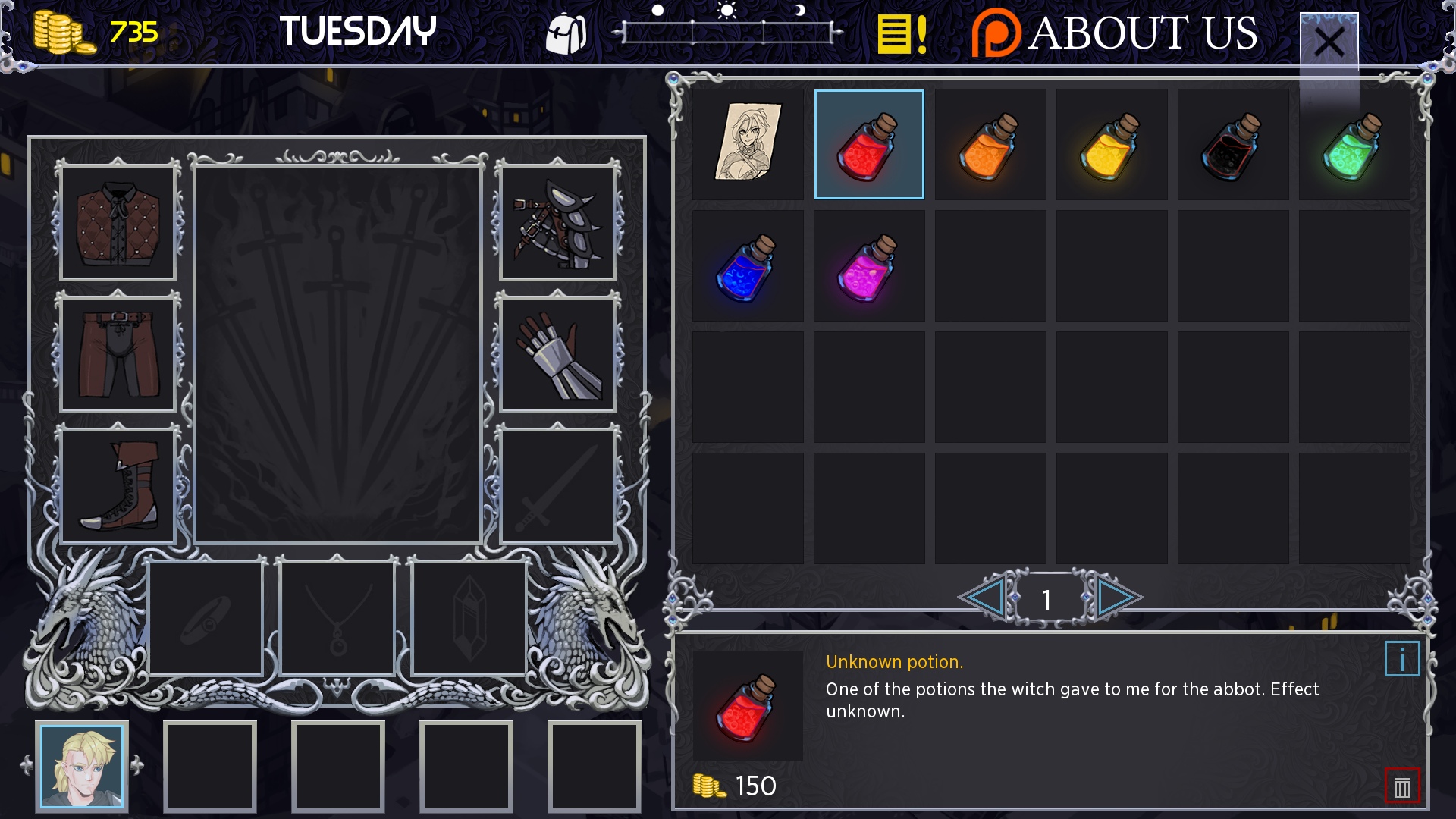Close the inventory screen

1329,41
